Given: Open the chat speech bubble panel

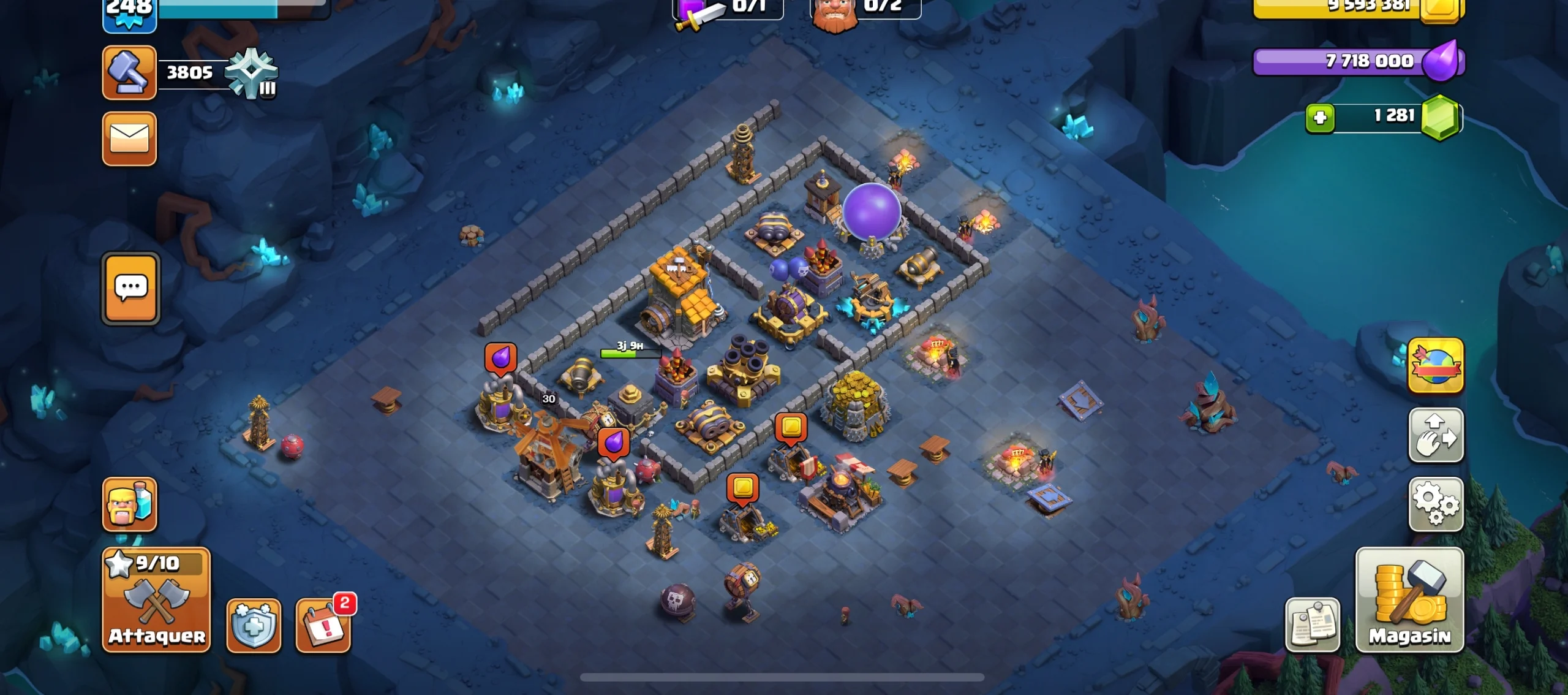Looking at the screenshot, I should pos(130,288).
